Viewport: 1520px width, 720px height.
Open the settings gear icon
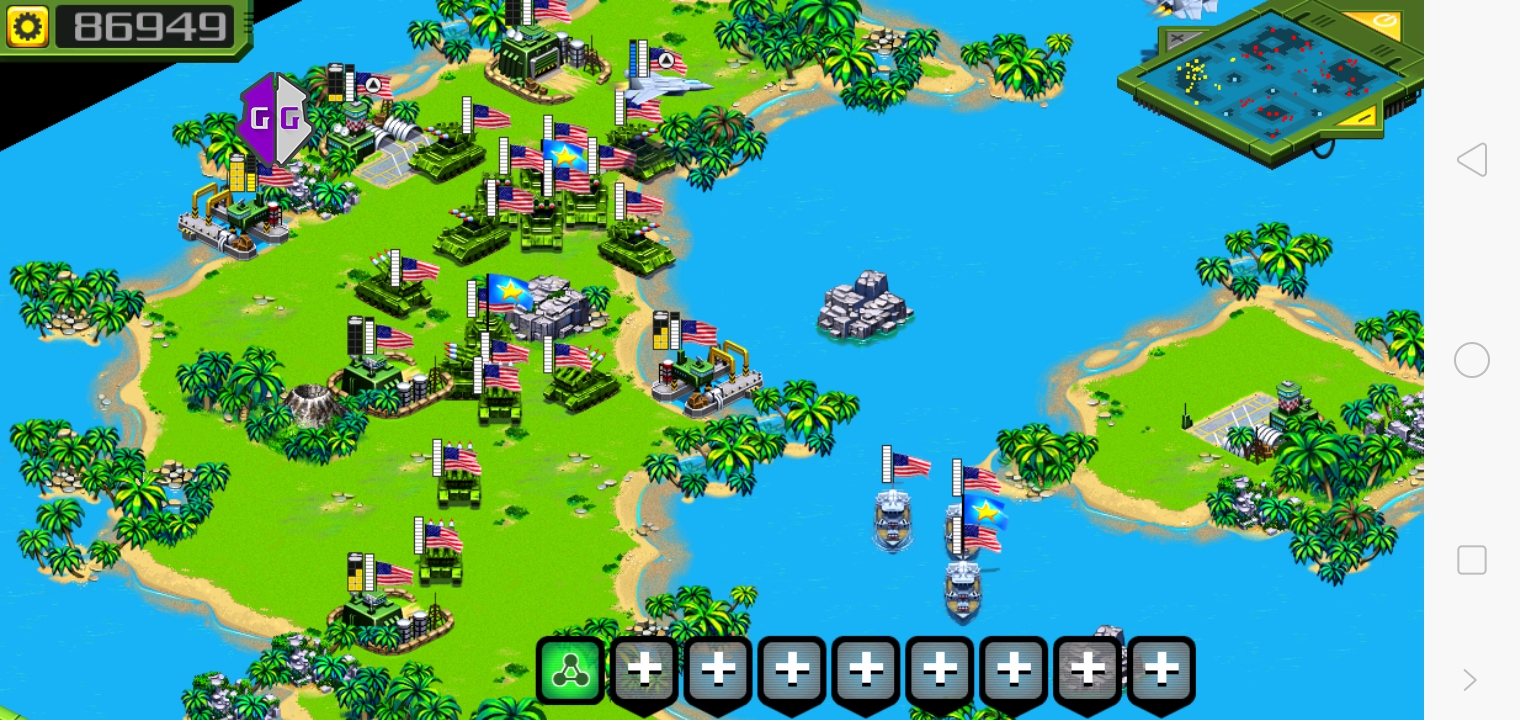point(28,25)
